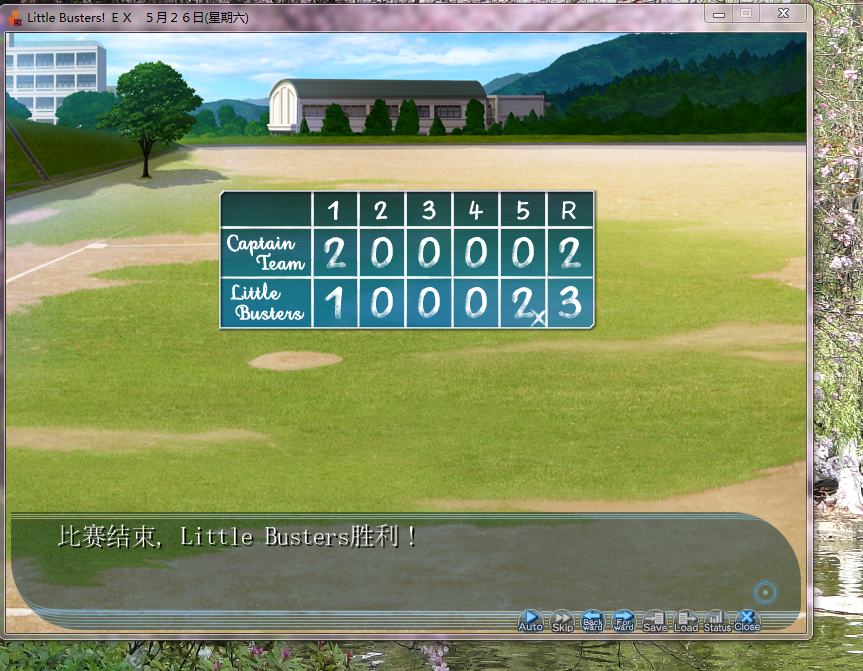This screenshot has width=863, height=671.
Task: Open the Save menu
Action: pyautogui.click(x=655, y=621)
